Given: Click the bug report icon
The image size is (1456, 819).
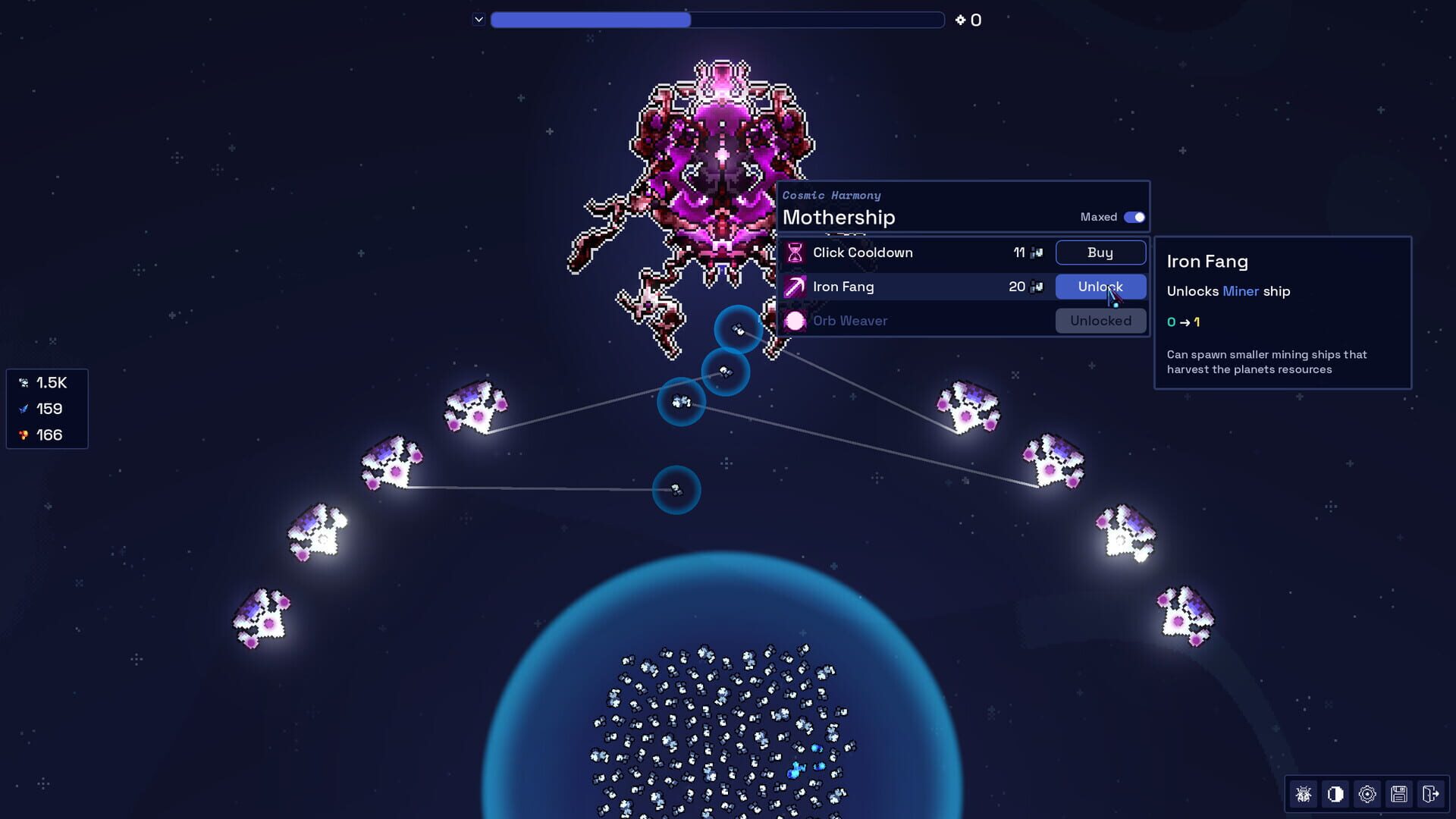Looking at the screenshot, I should 1304,794.
